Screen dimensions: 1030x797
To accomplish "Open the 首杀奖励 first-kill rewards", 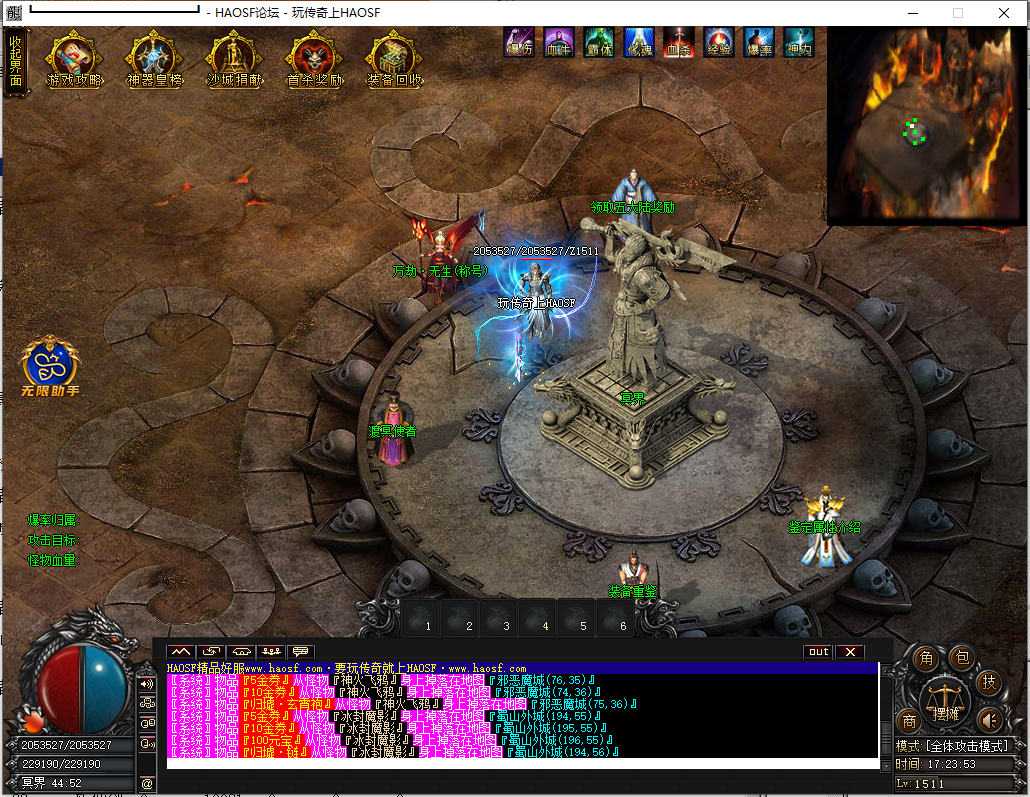I will point(314,61).
